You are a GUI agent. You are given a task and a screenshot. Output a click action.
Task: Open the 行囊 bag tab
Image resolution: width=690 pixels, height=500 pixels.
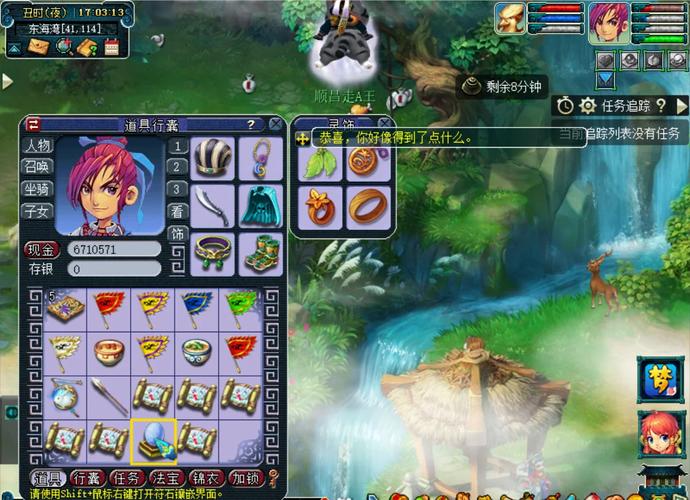click(86, 477)
